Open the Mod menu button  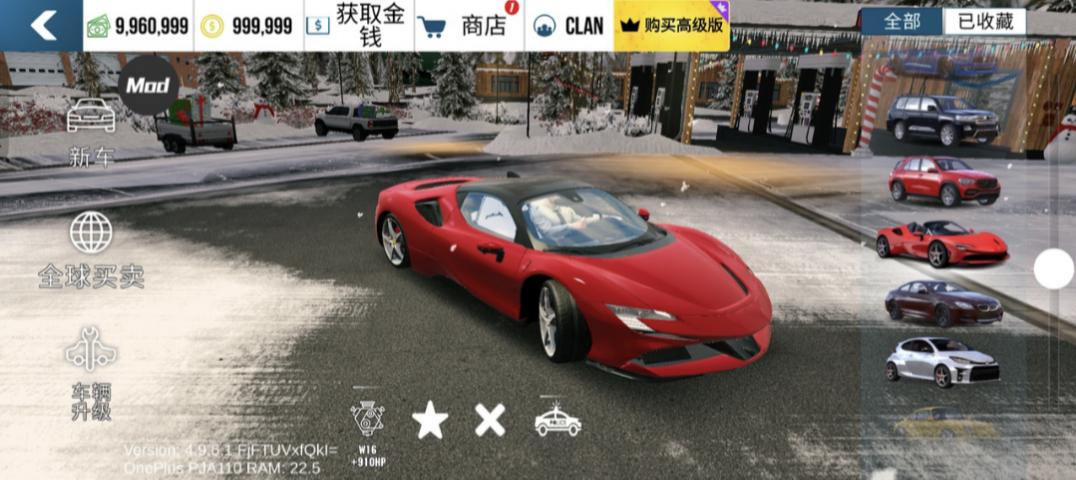click(148, 86)
